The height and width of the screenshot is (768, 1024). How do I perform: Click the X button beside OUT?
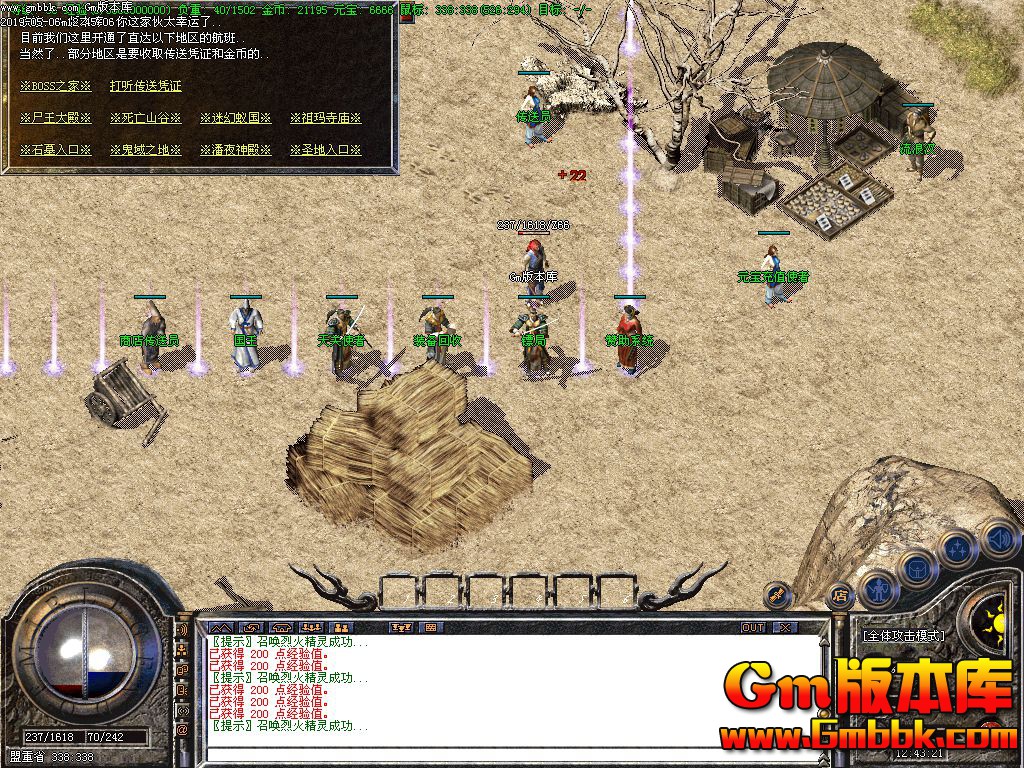click(x=786, y=627)
